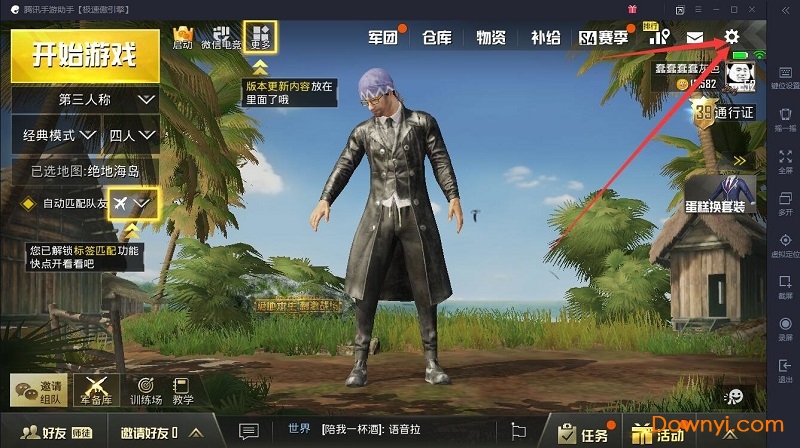Open the mail envelope icon

click(x=694, y=38)
